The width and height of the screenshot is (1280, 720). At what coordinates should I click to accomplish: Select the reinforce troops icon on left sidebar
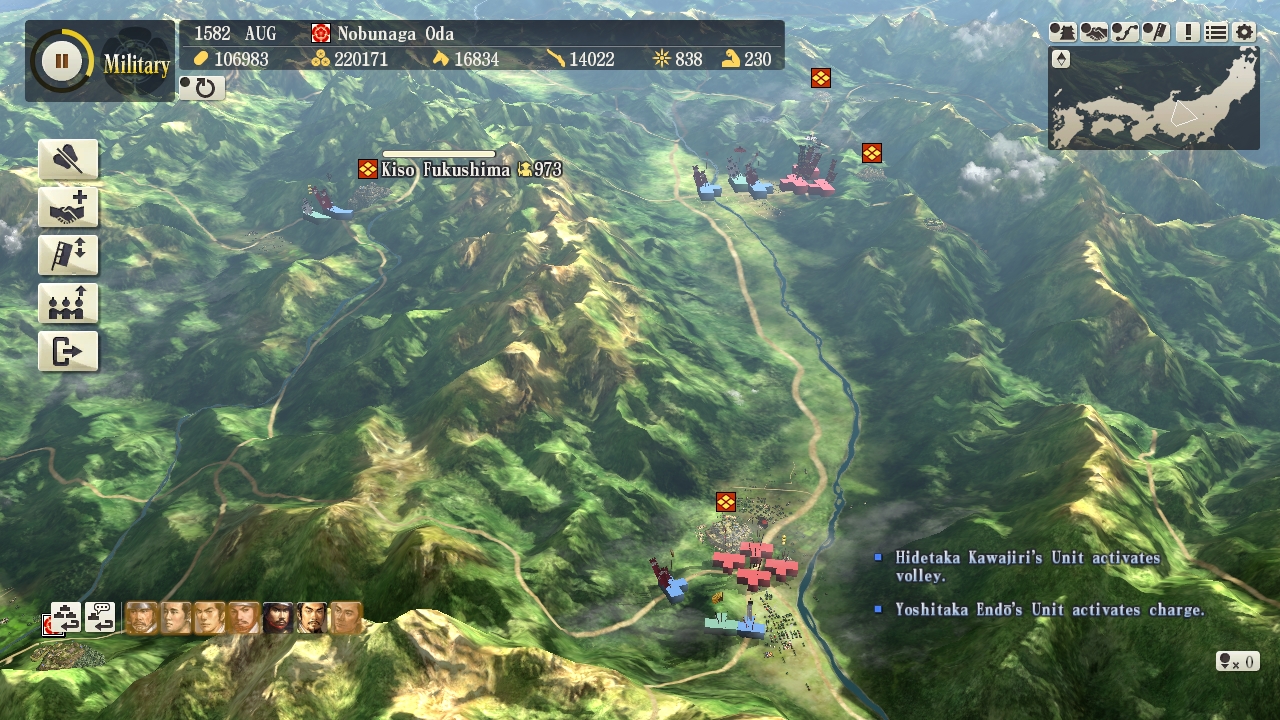pos(68,303)
